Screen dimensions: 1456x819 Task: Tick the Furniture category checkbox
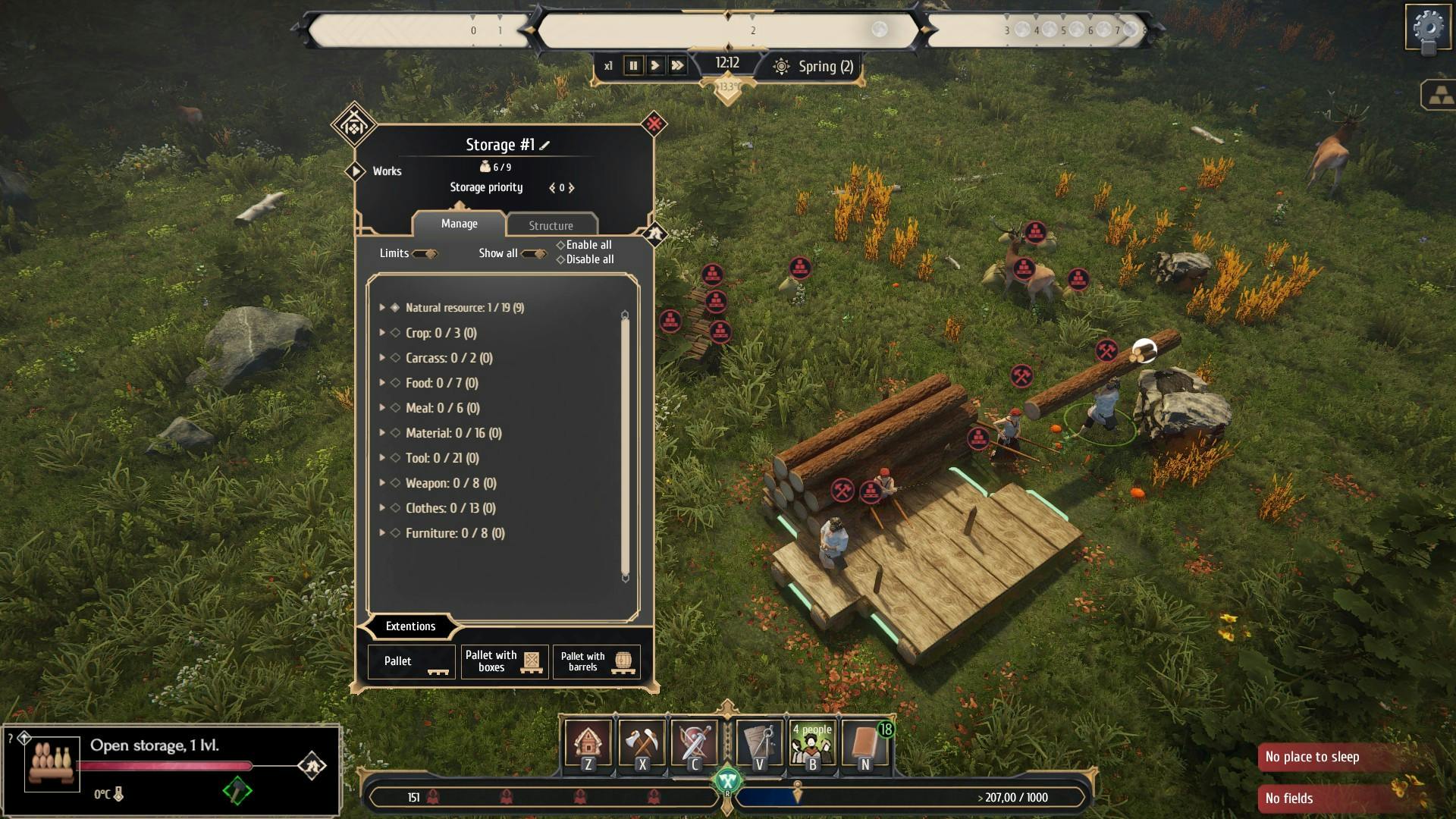395,533
